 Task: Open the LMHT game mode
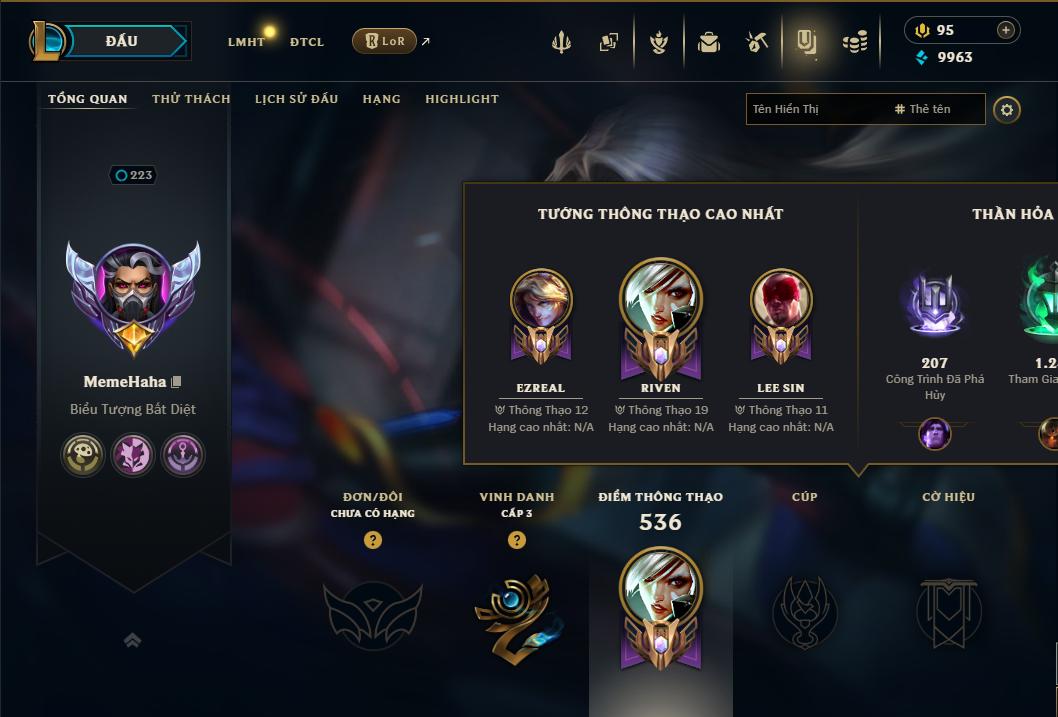246,42
